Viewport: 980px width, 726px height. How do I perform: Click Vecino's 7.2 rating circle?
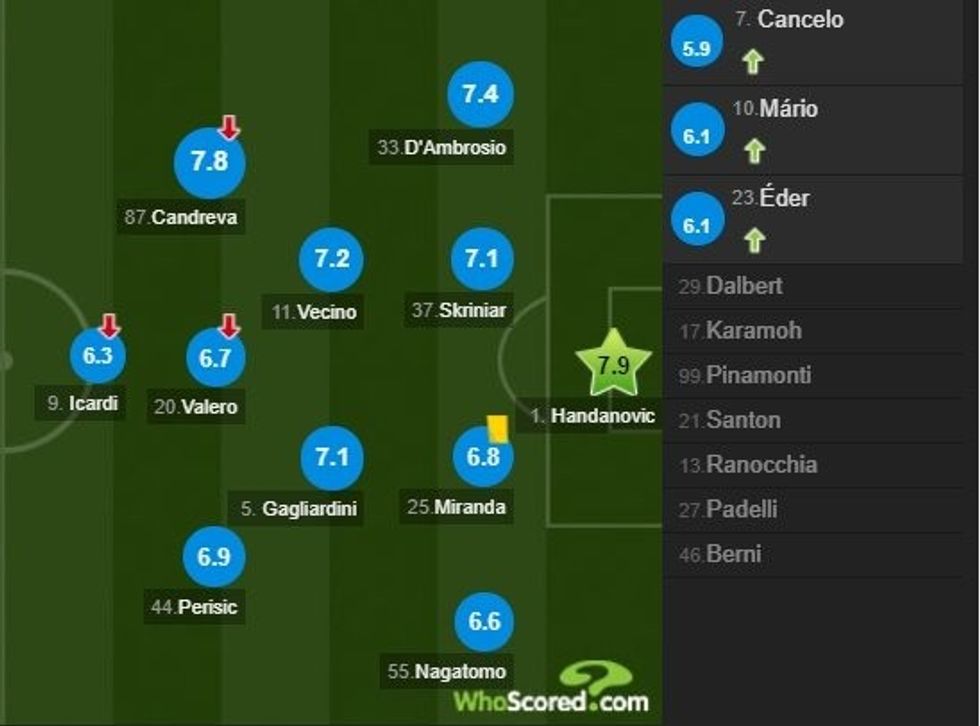coord(331,259)
